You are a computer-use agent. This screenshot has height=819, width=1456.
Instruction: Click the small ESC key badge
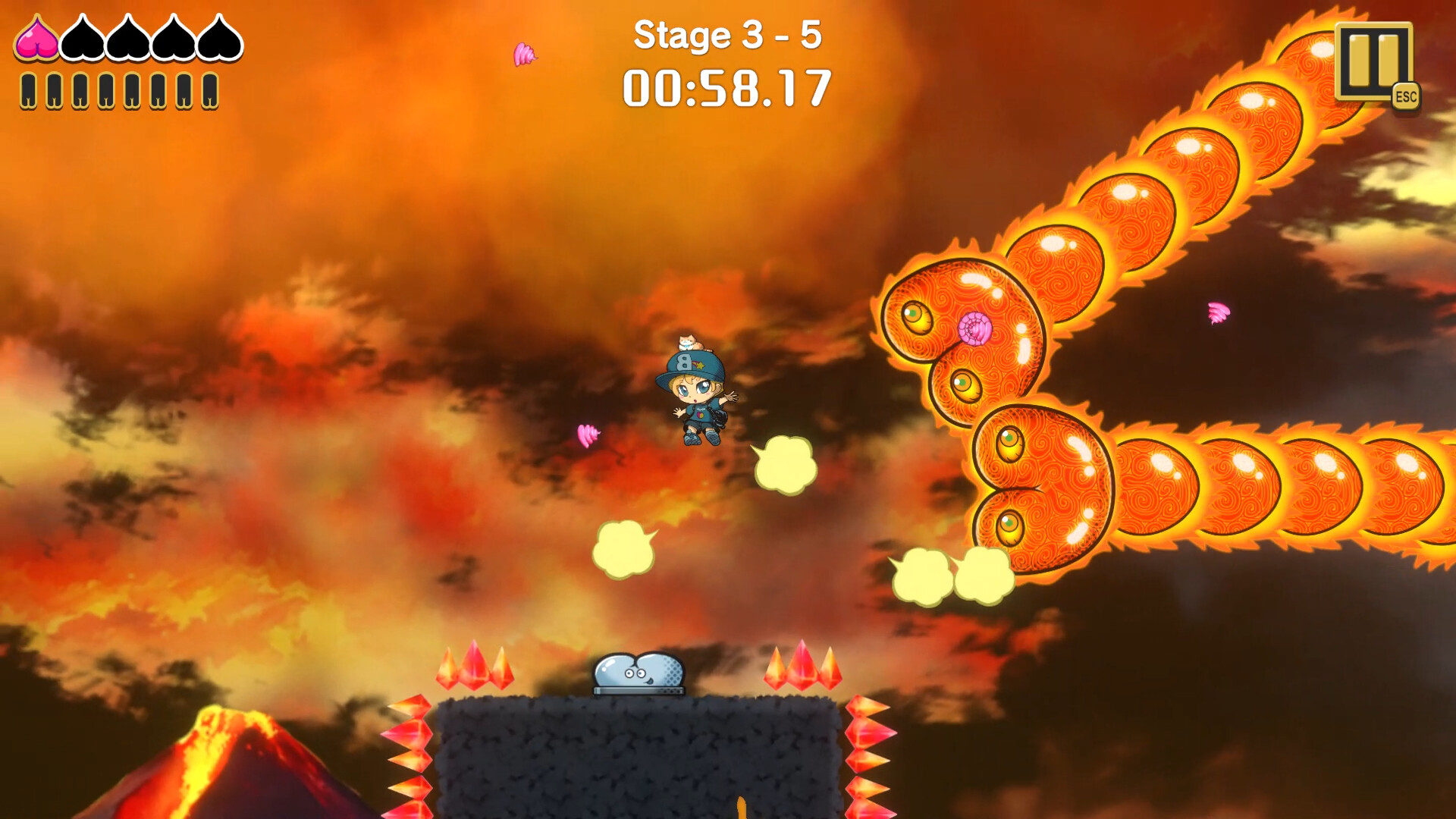pyautogui.click(x=1406, y=96)
